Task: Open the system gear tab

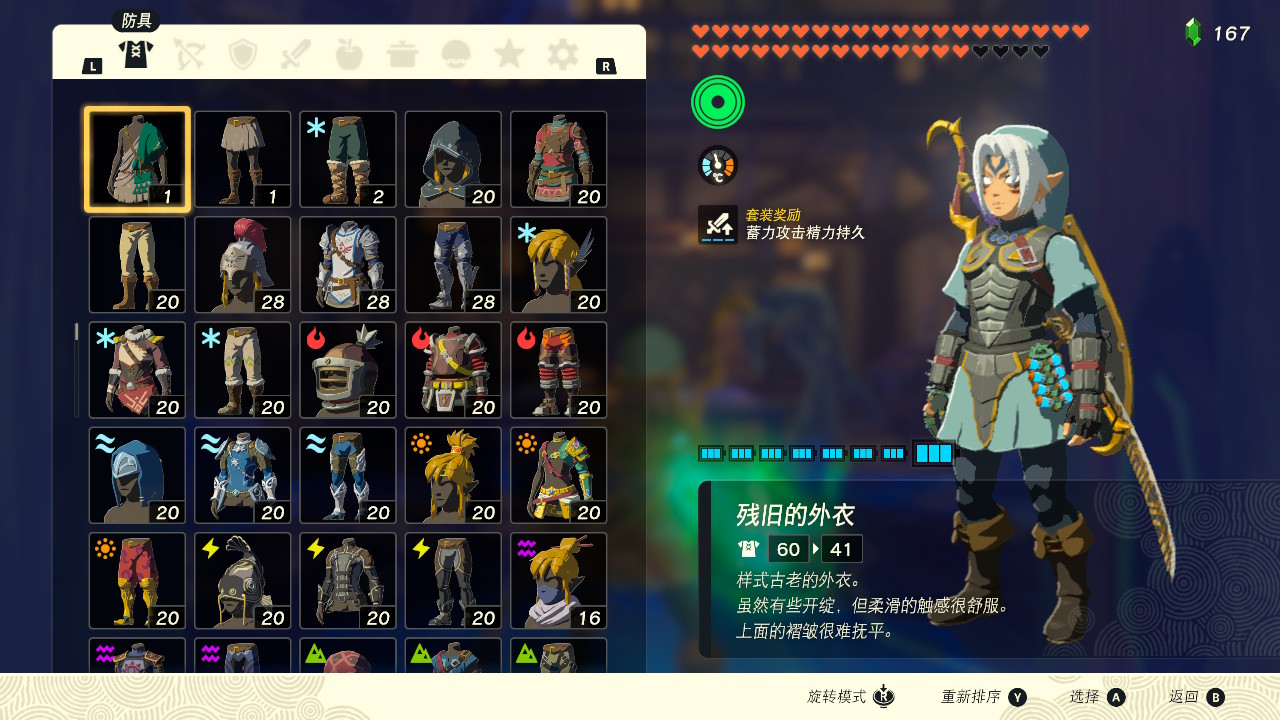Action: [x=563, y=54]
